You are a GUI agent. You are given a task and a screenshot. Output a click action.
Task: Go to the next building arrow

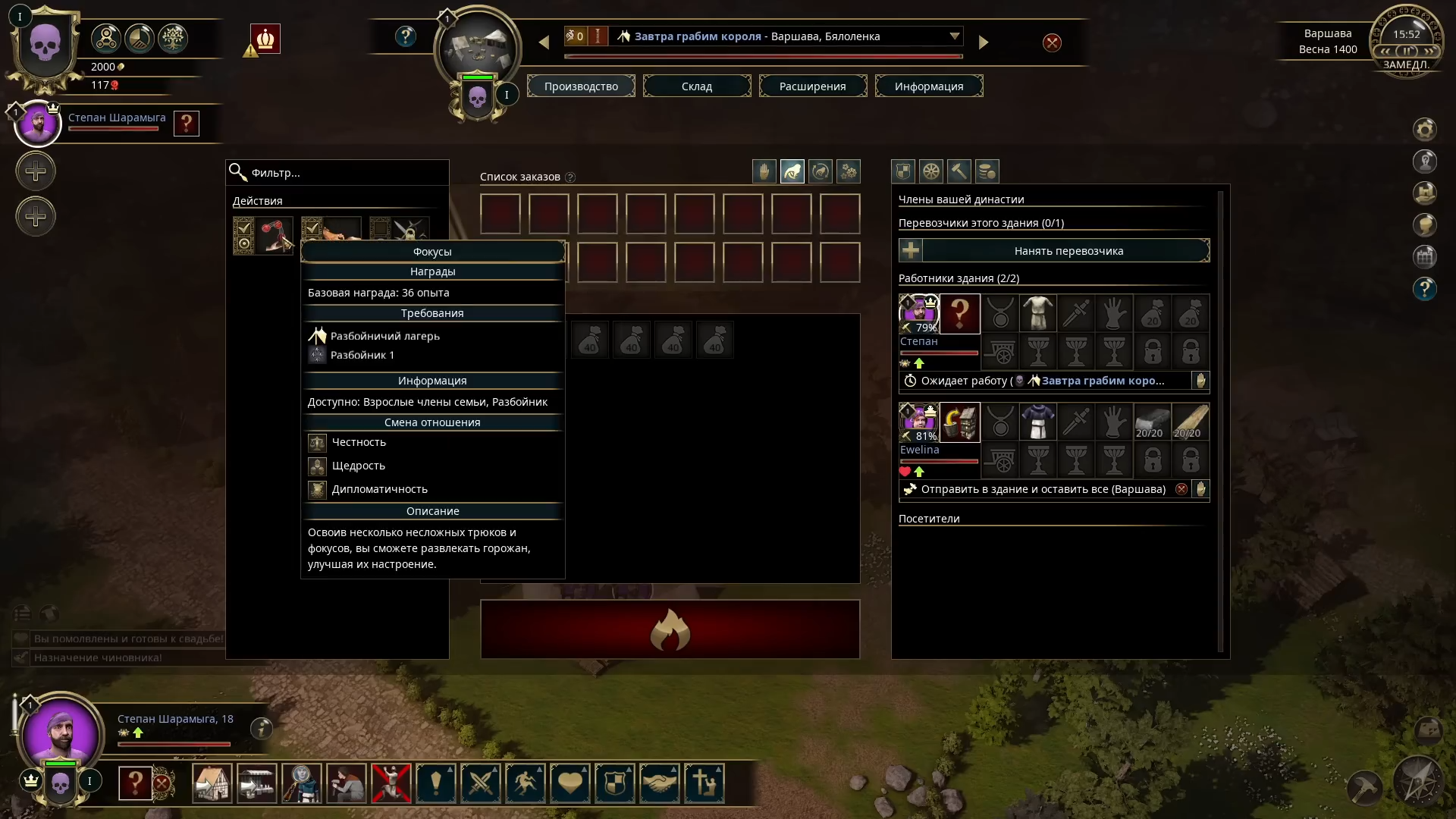[984, 43]
